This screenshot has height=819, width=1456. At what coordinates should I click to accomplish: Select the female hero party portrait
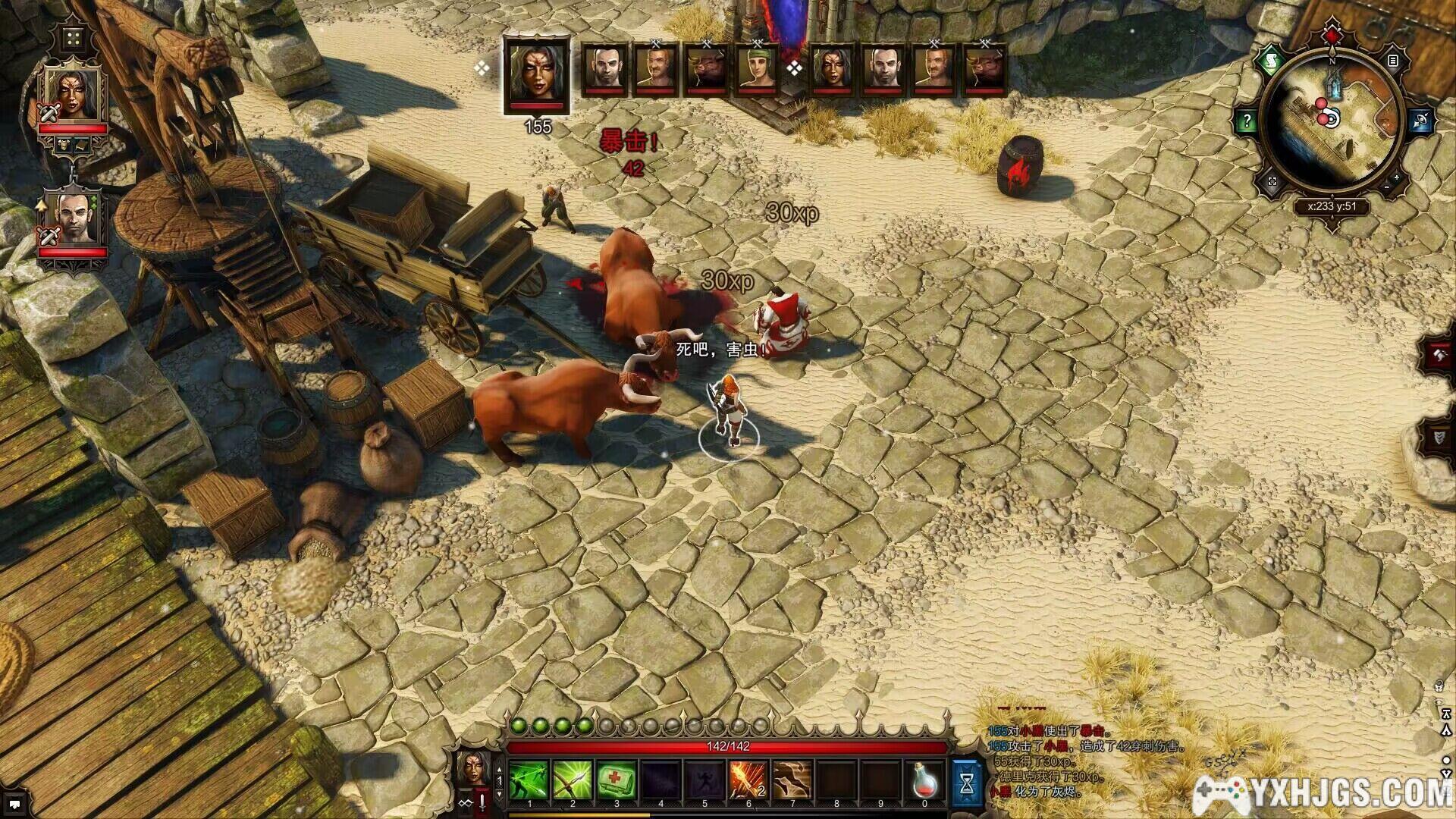(x=73, y=95)
